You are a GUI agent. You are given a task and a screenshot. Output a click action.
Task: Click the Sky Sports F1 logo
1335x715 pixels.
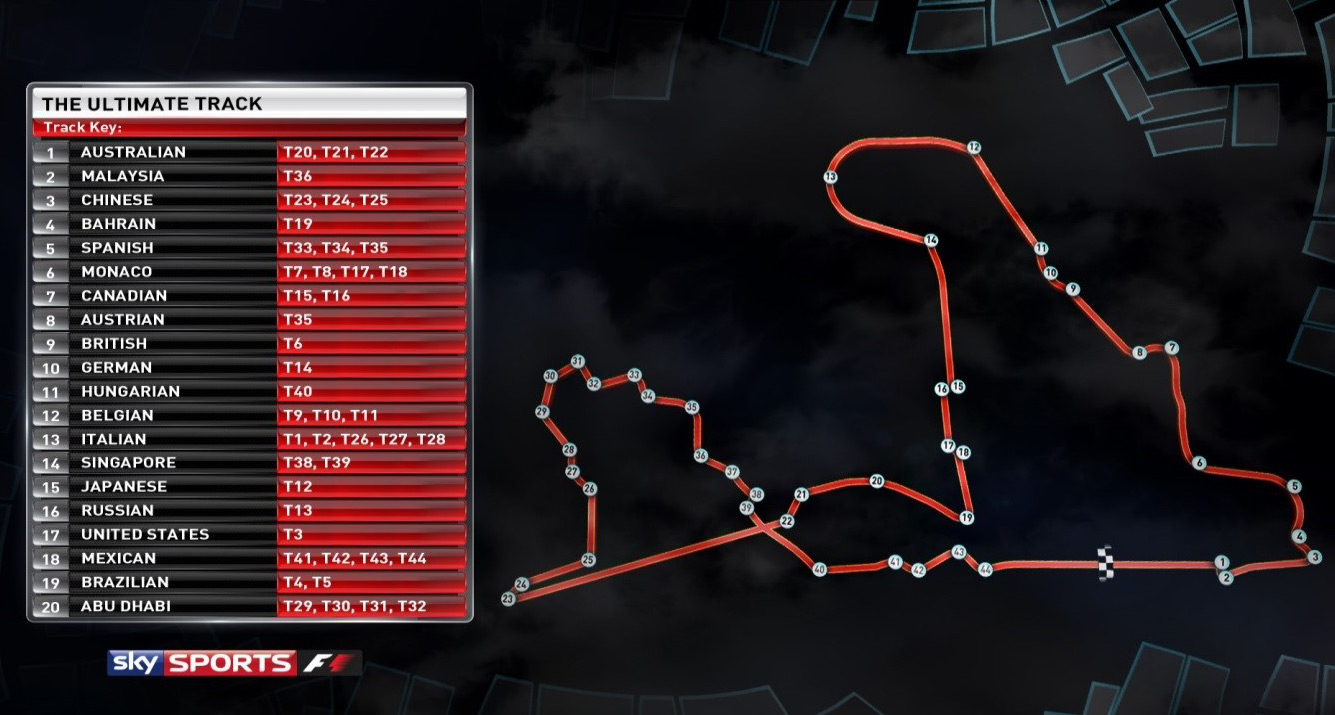click(234, 662)
